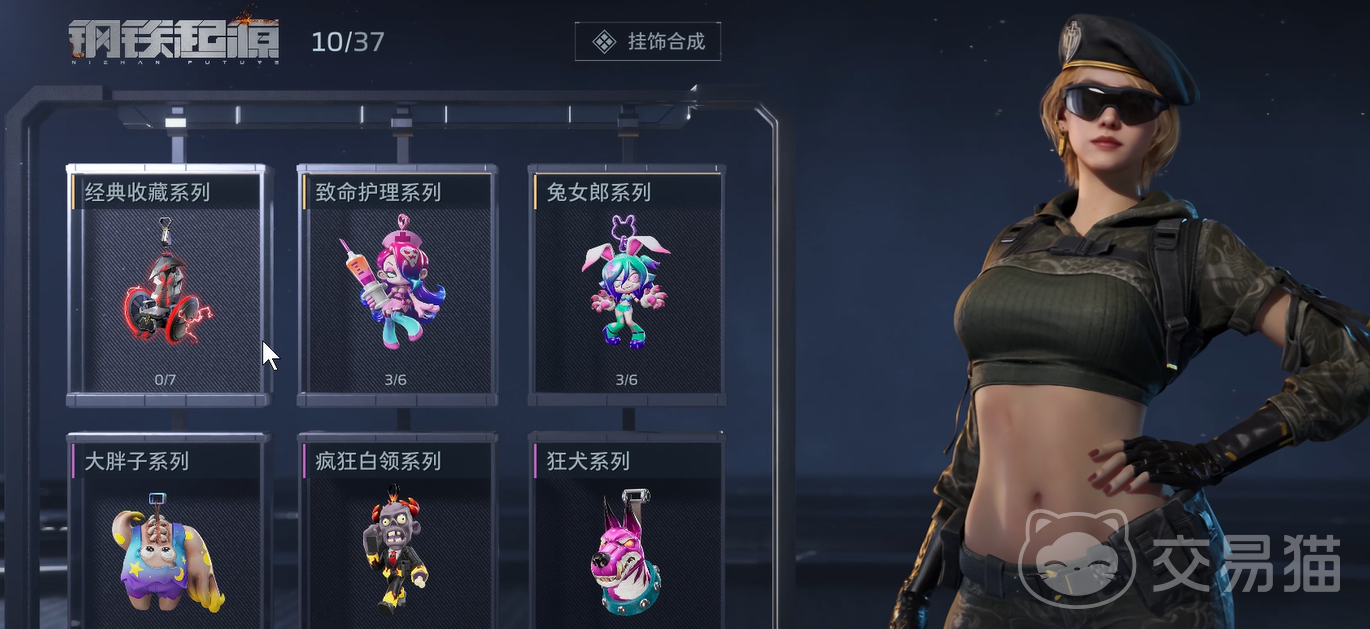Viewport: 1370px width, 629px height.
Task: Choose the 兔女郎系列 bunny girl card
Action: [627, 287]
